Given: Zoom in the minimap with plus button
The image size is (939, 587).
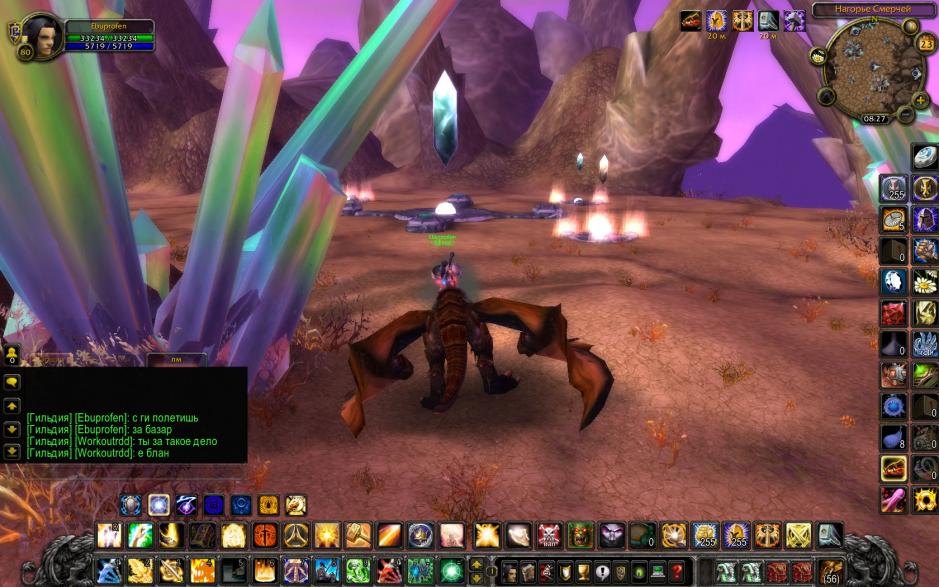Looking at the screenshot, I should point(920,100).
